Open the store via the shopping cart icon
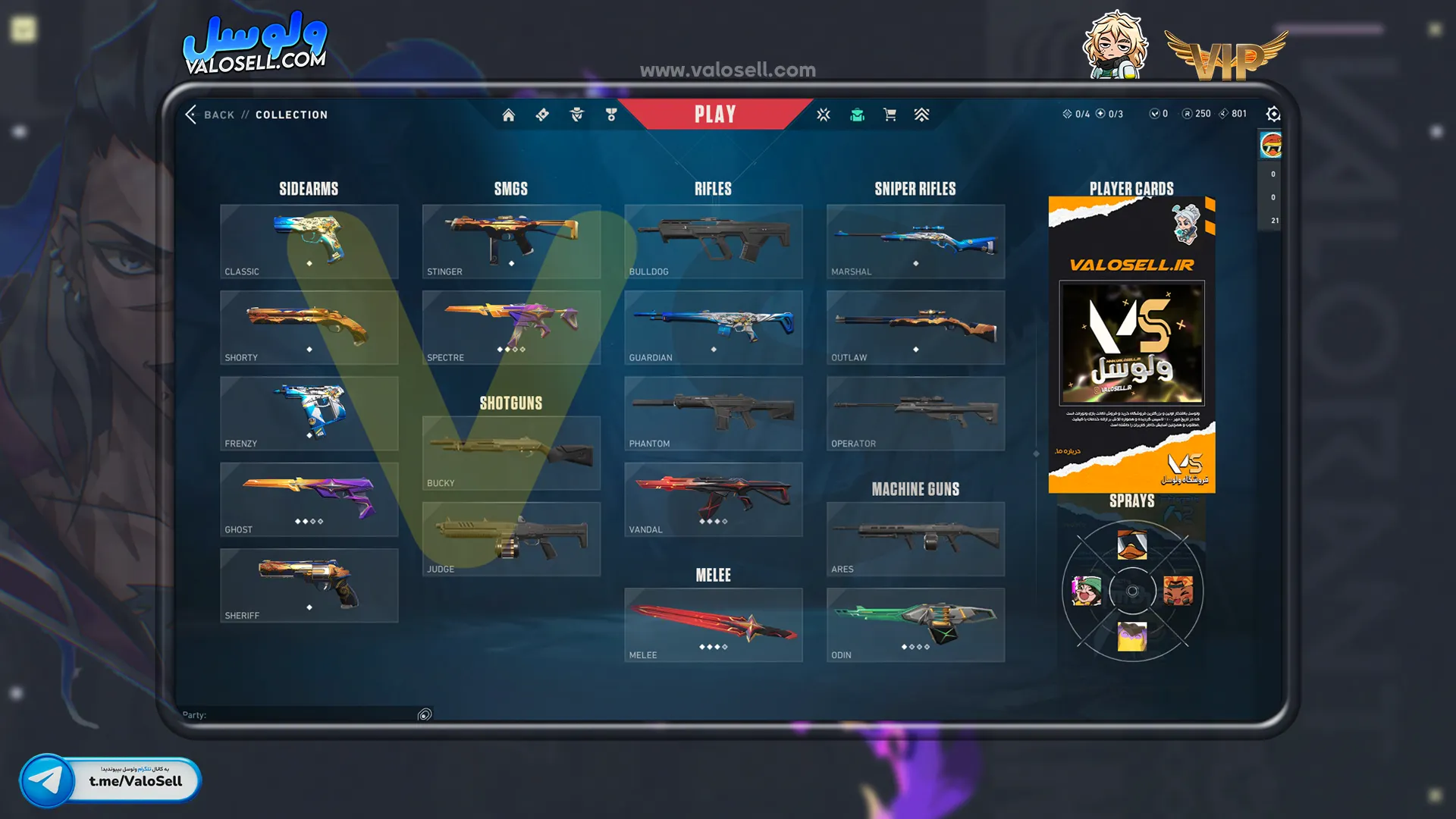This screenshot has width=1456, height=819. pos(890,115)
